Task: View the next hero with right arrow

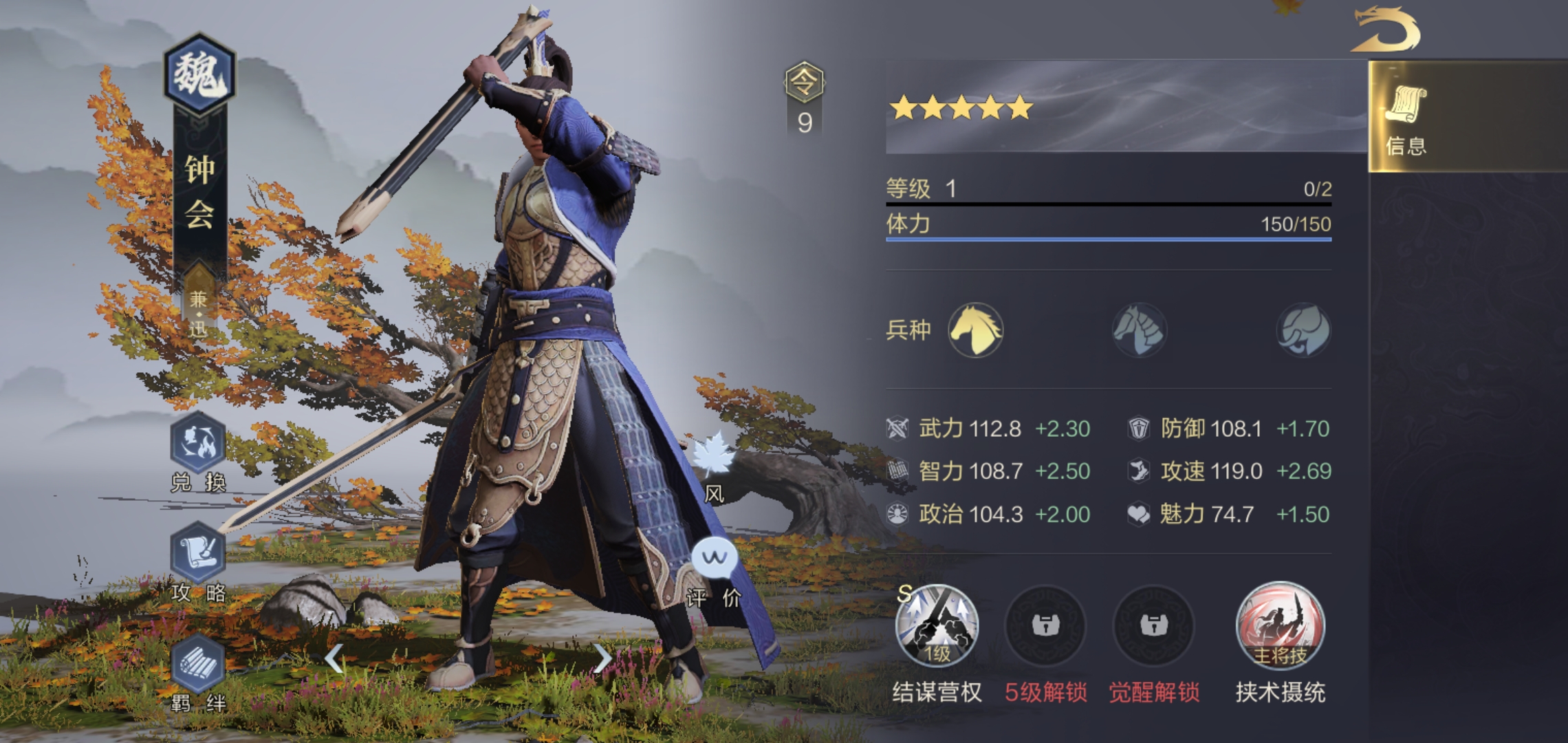Action: (602, 658)
